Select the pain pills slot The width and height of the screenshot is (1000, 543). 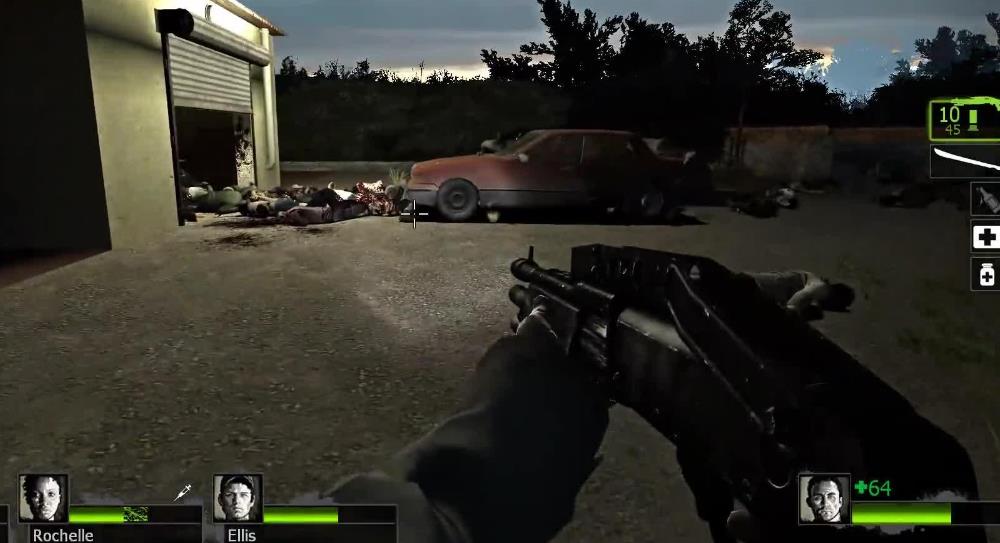(x=985, y=273)
